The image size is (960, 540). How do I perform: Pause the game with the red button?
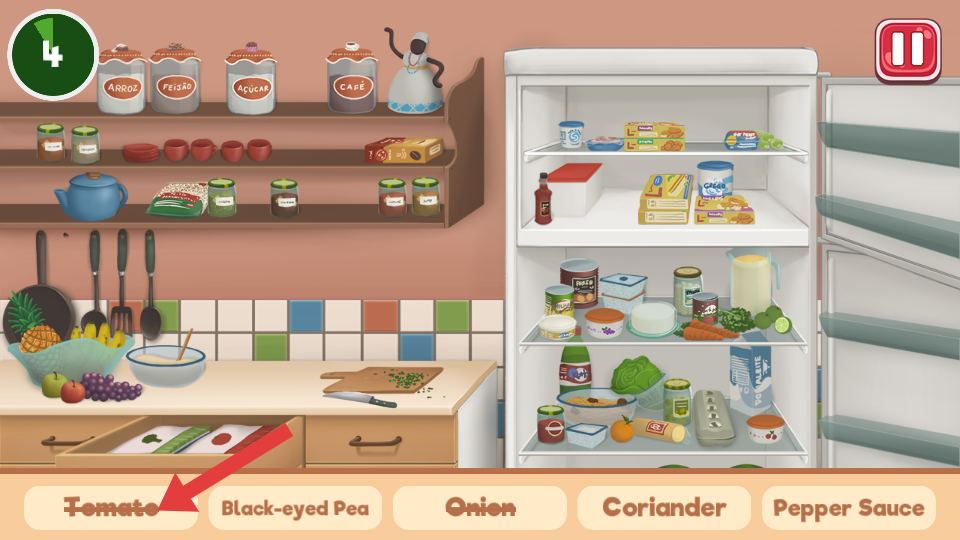pyautogui.click(x=908, y=50)
